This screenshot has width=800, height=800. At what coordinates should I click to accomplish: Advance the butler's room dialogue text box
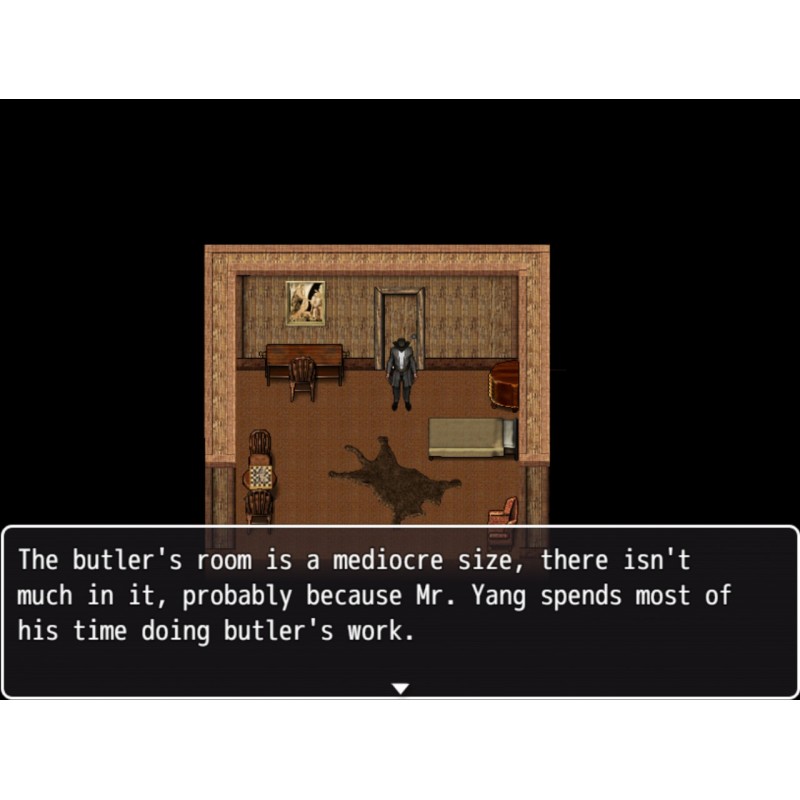click(400, 610)
